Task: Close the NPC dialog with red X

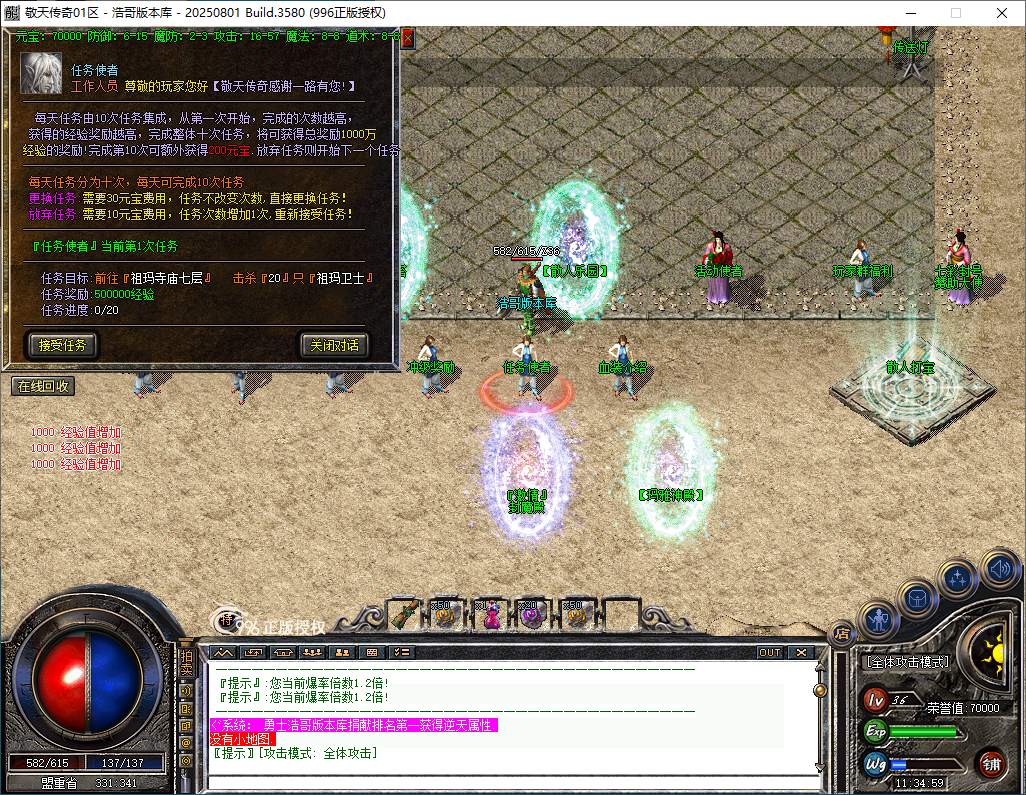Action: tap(407, 38)
